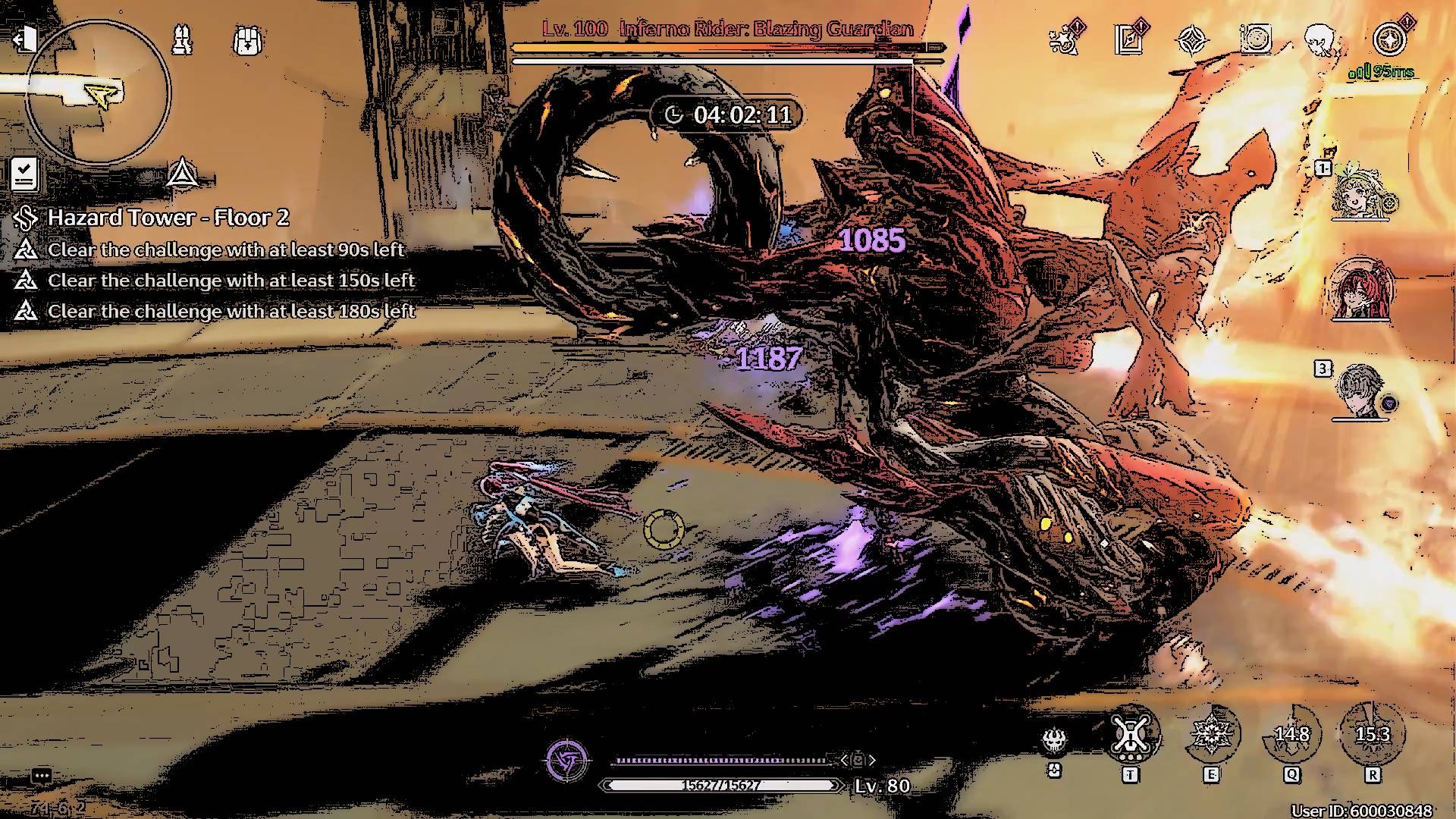Open the record-player style icon

click(x=1256, y=39)
